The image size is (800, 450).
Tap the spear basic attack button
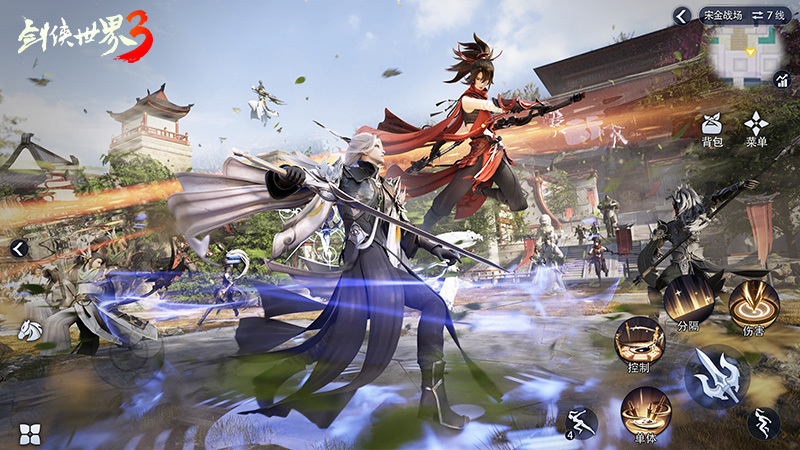tap(717, 377)
